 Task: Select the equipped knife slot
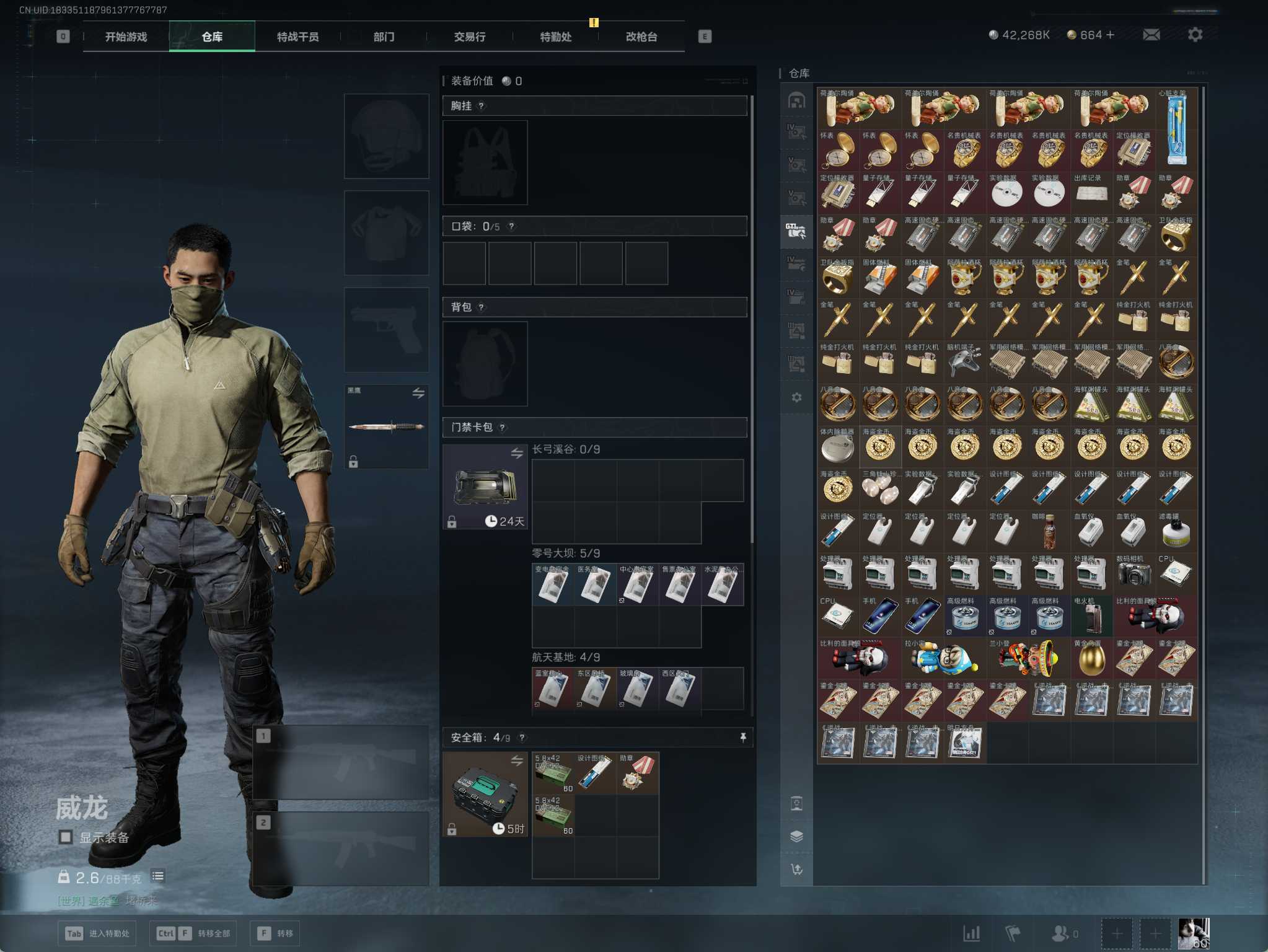386,426
